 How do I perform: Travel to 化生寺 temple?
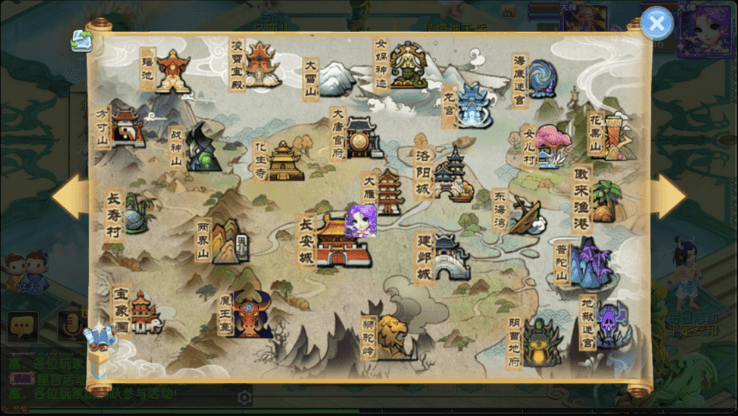click(x=283, y=160)
